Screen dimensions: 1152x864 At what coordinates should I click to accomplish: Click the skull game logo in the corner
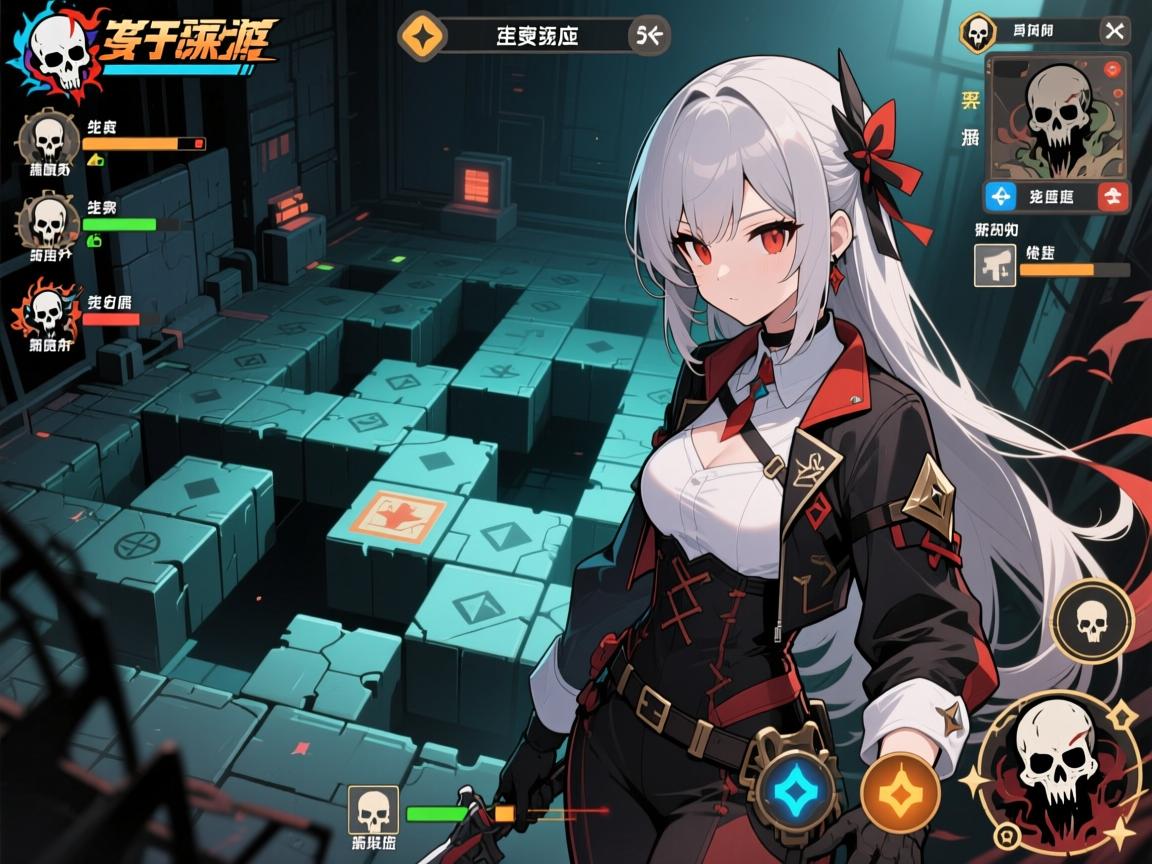tap(57, 50)
